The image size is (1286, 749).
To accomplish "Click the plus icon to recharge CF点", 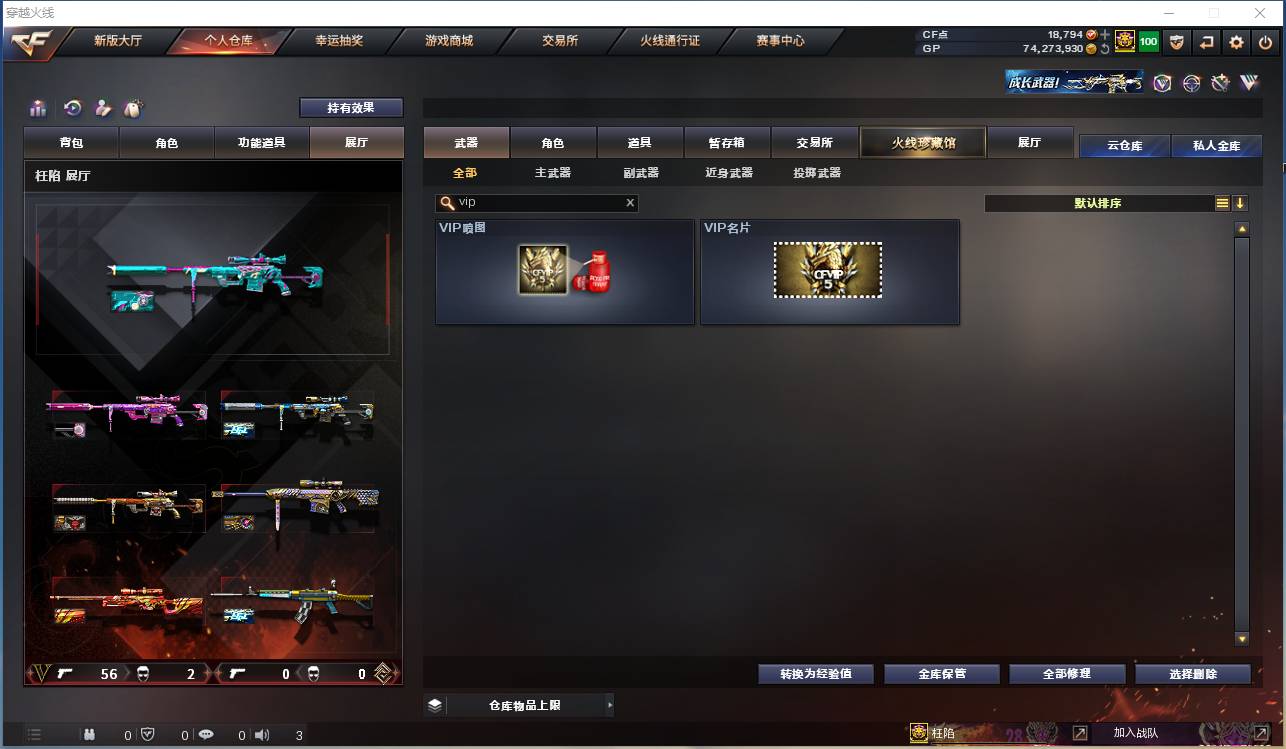I will [1104, 35].
